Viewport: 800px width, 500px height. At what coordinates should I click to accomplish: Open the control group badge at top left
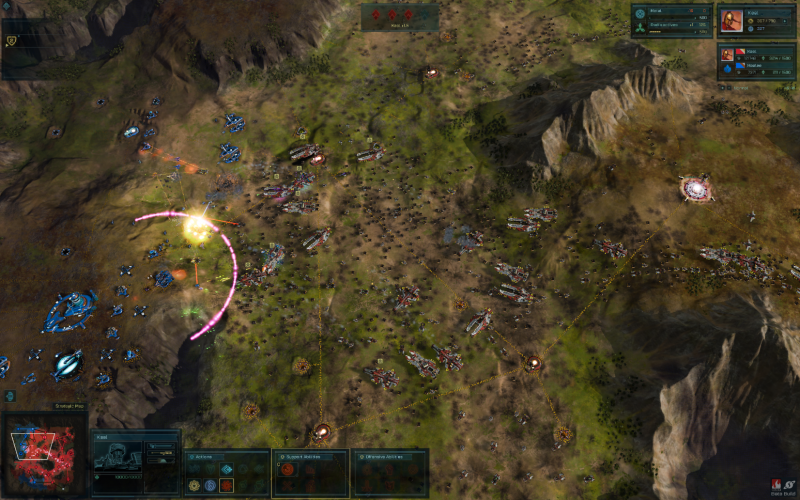tap(11, 41)
